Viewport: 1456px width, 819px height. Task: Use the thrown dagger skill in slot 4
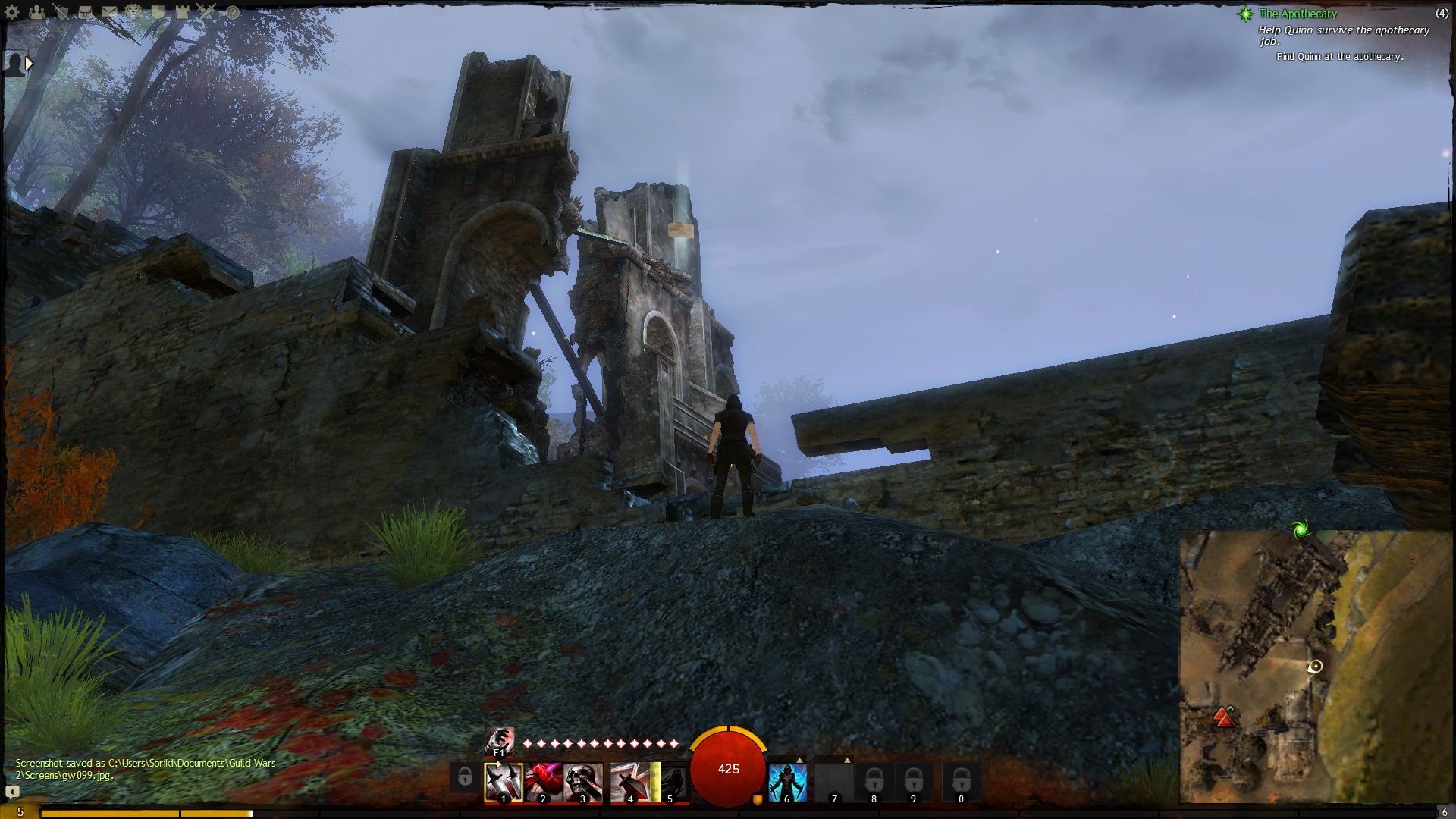(x=630, y=781)
